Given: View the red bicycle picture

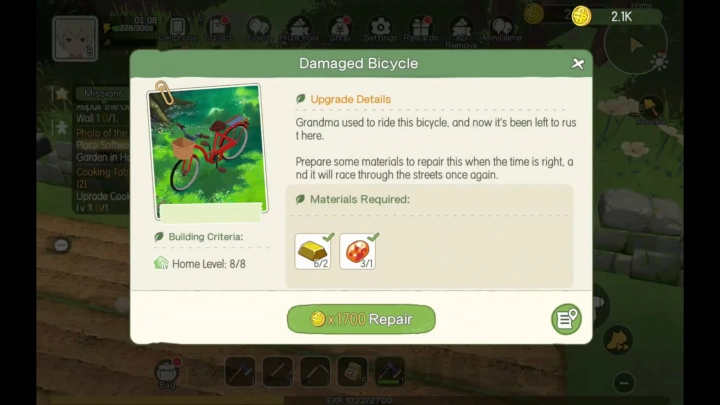Looking at the screenshot, I should pyautogui.click(x=206, y=150).
